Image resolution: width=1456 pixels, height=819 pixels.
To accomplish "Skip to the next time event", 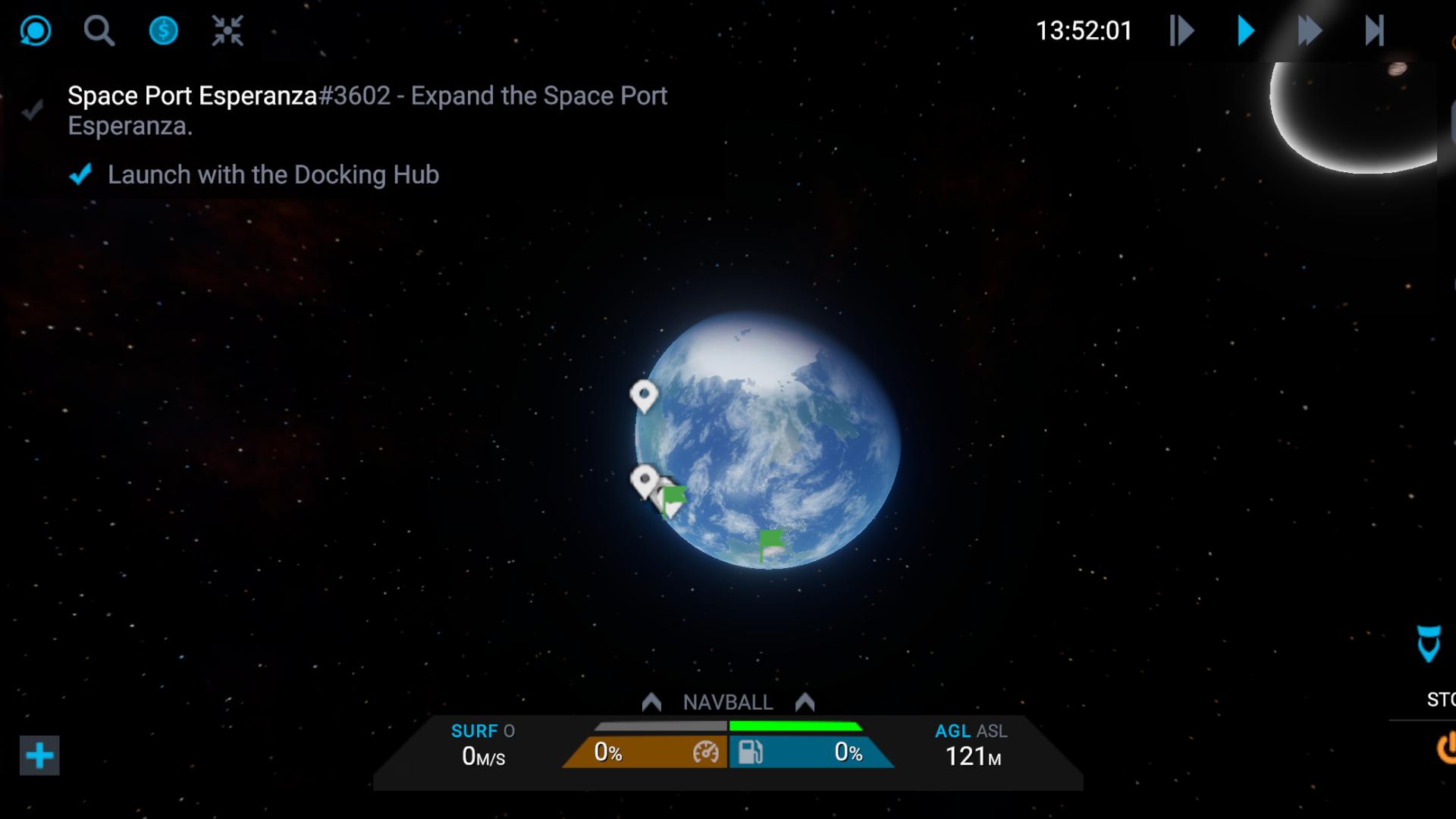I will (1374, 31).
